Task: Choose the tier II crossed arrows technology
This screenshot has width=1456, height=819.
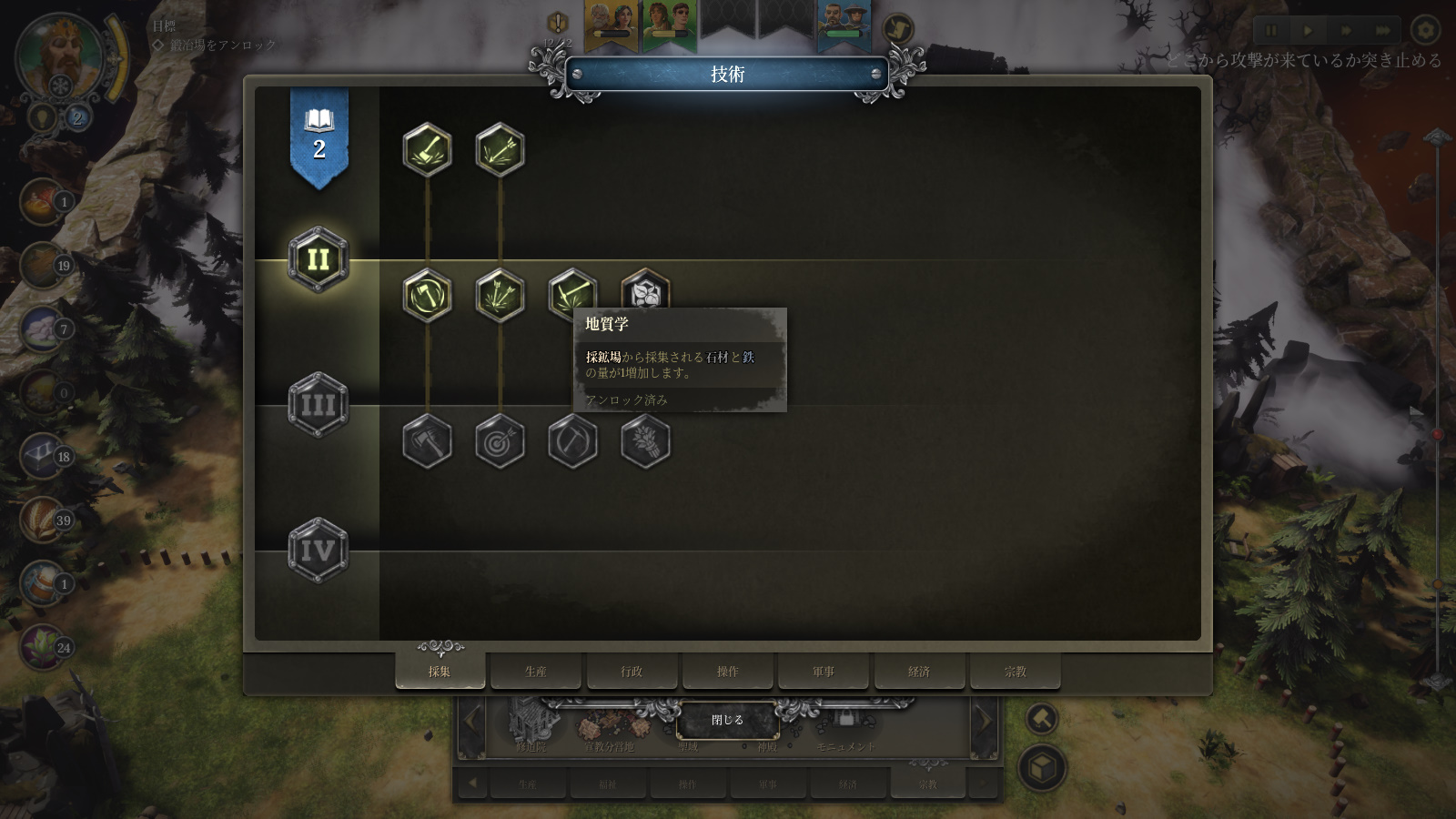Action: (500, 296)
